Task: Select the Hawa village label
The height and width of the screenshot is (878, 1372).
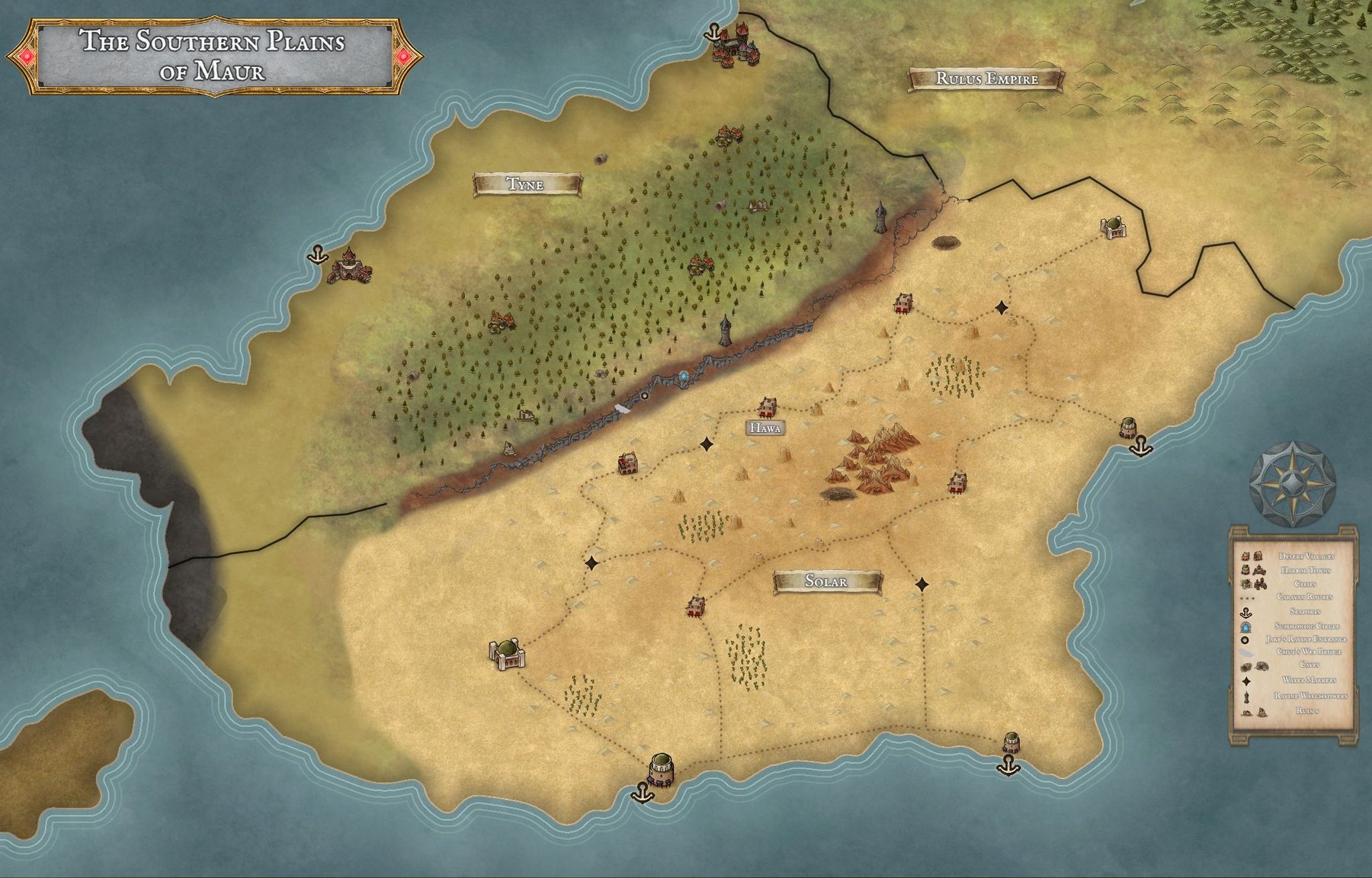Action: pyautogui.click(x=765, y=428)
